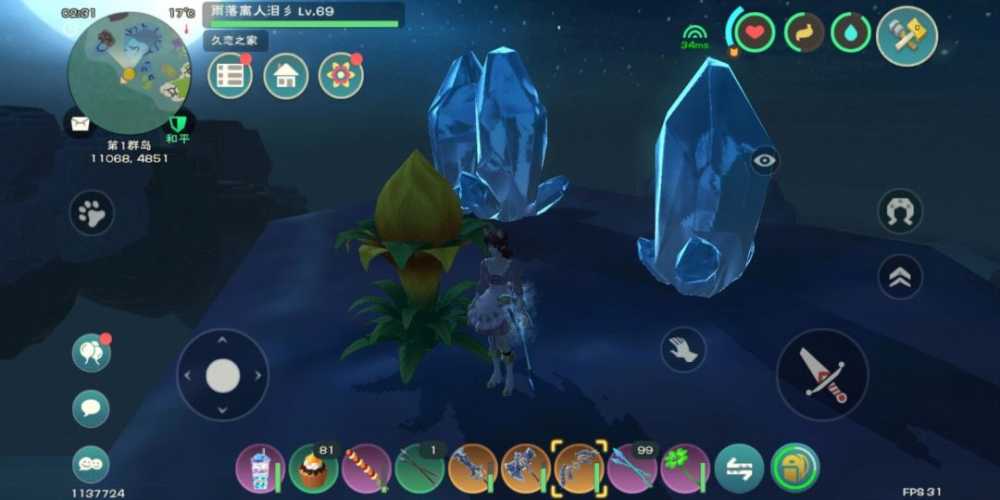Open the emoji faces button

coord(91,463)
